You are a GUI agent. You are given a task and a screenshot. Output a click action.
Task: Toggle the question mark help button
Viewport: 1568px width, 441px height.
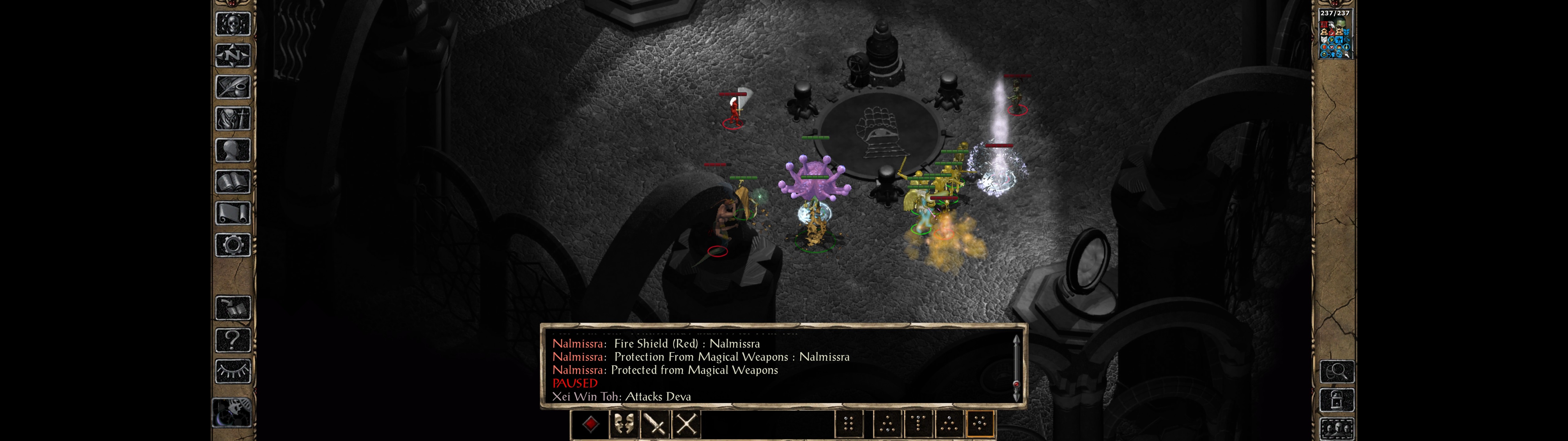(232, 340)
